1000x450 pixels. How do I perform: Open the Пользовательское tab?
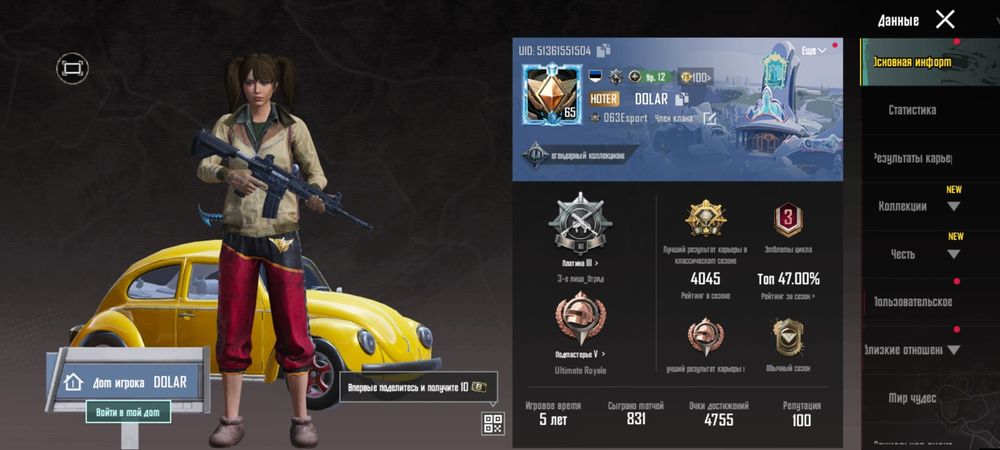pos(911,302)
